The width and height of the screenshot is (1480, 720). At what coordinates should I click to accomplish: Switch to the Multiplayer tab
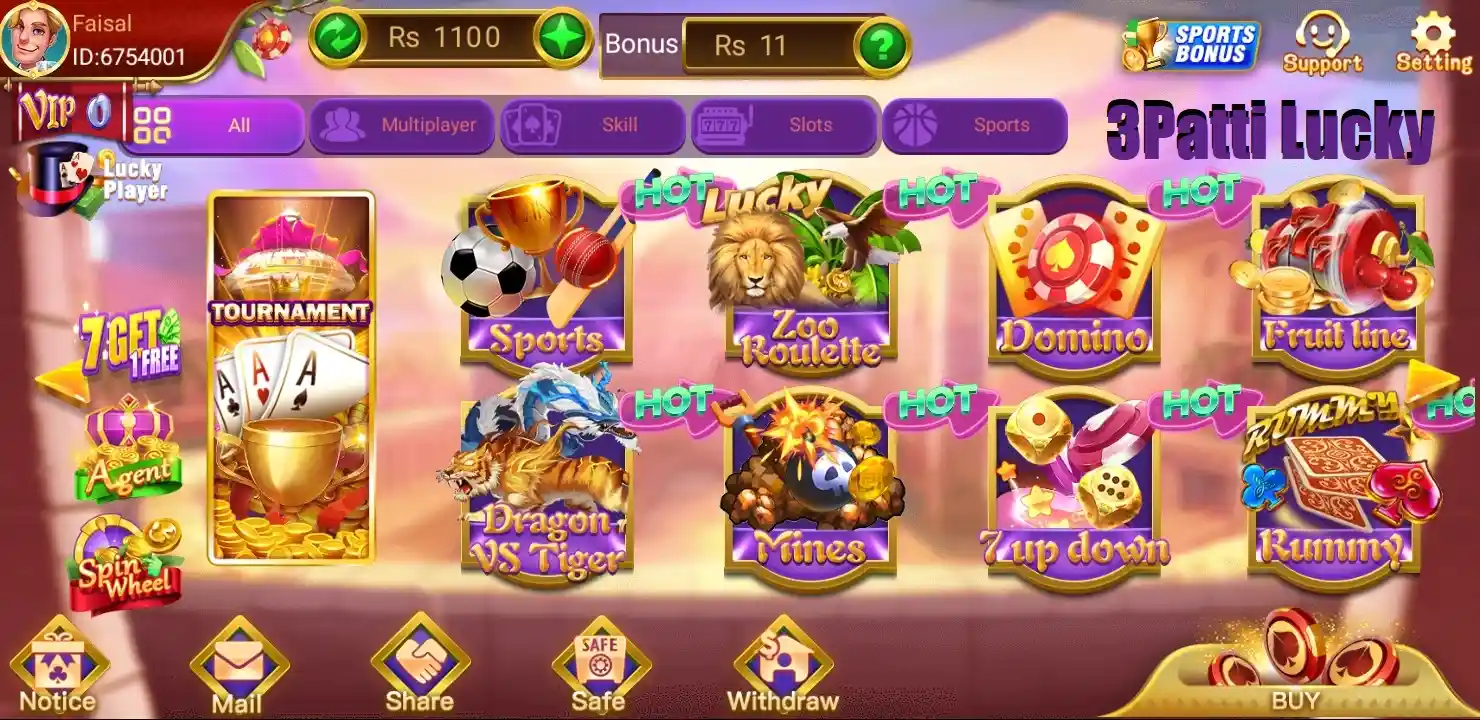(402, 125)
